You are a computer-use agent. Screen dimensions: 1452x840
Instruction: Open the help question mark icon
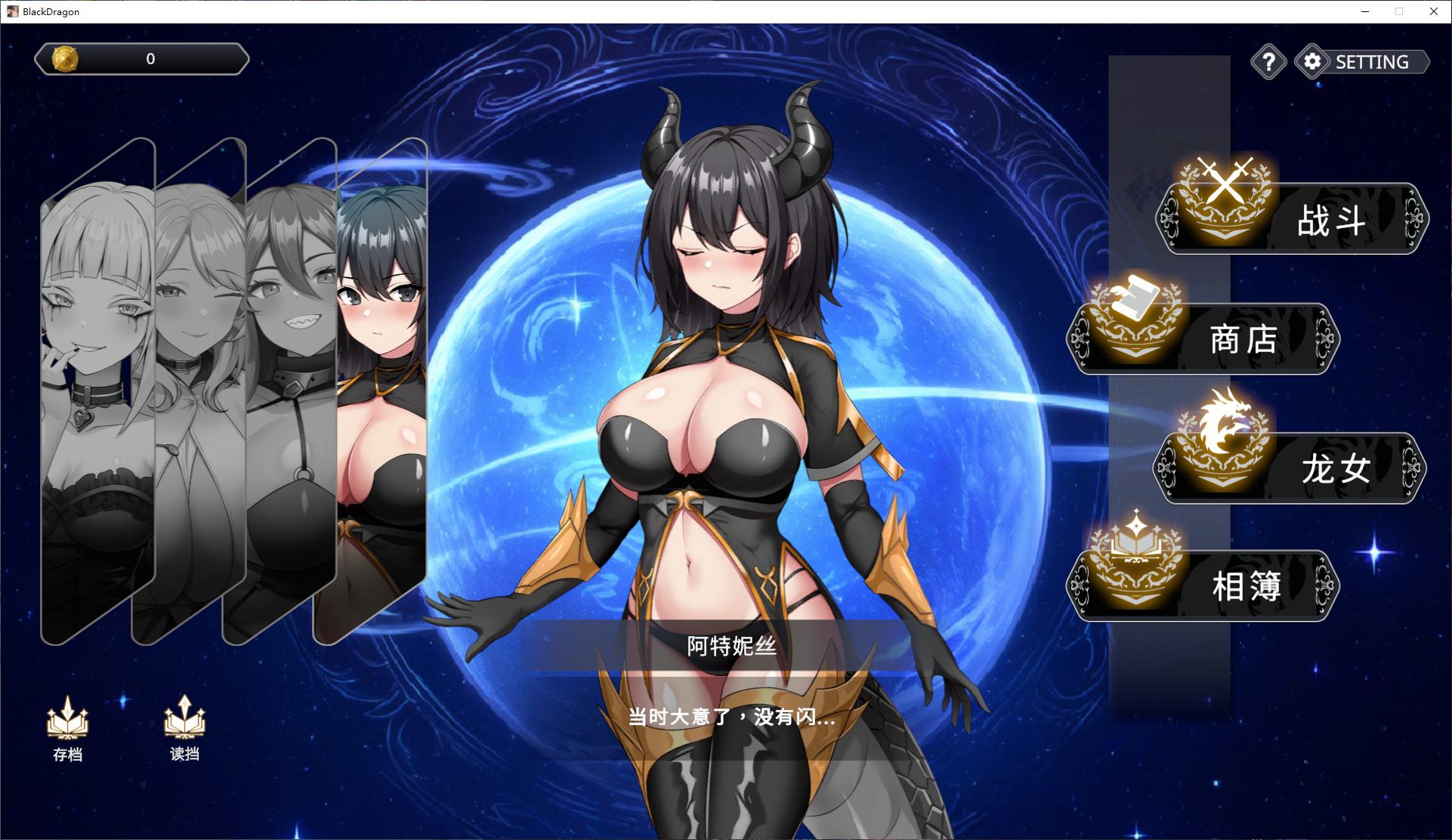[1268, 62]
